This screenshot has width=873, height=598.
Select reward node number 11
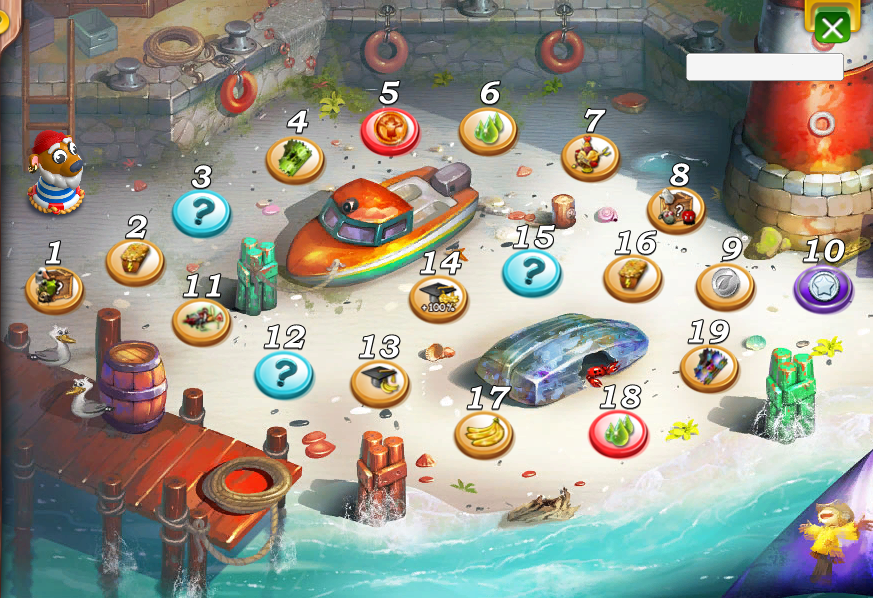pyautogui.click(x=202, y=321)
